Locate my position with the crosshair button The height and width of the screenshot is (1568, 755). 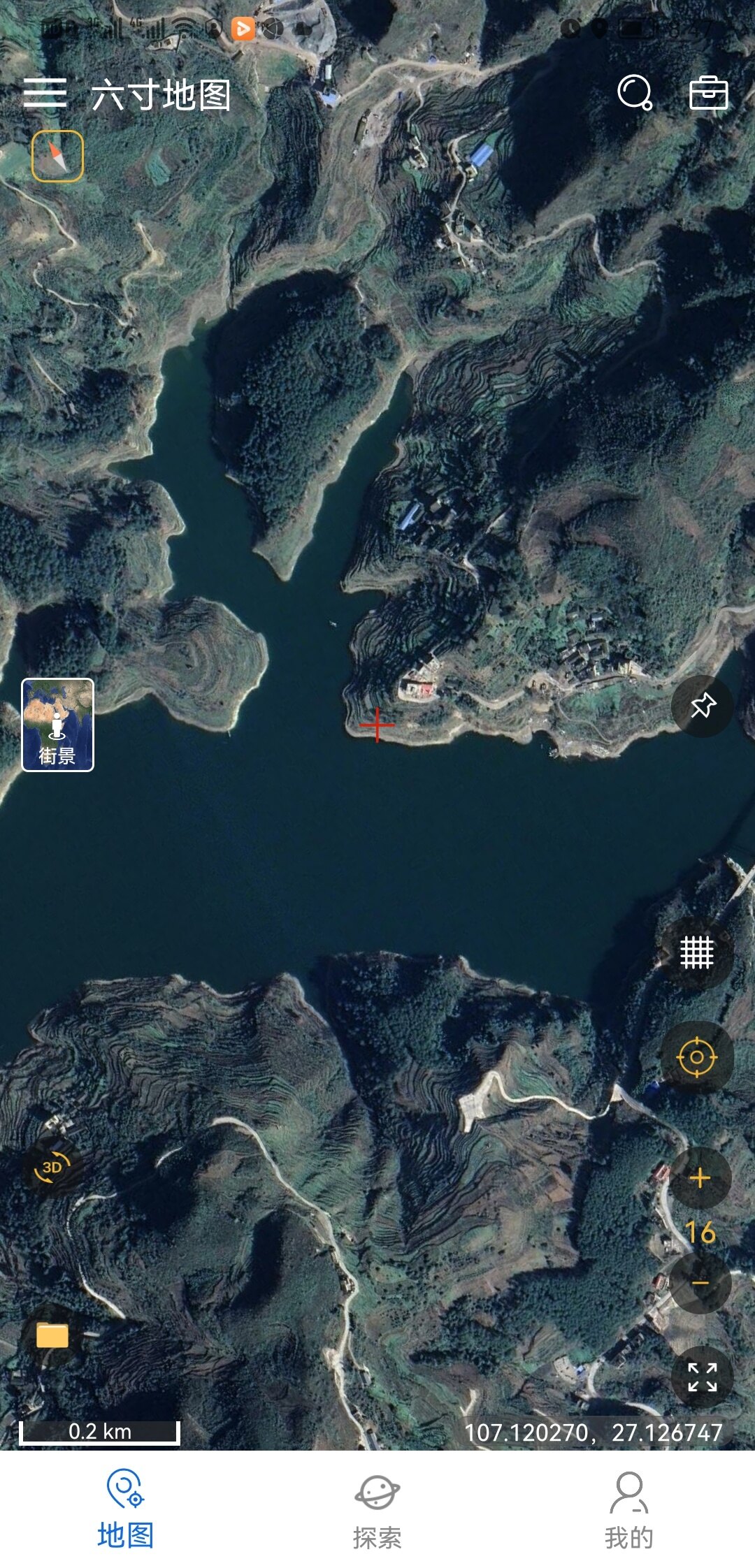(696, 1057)
